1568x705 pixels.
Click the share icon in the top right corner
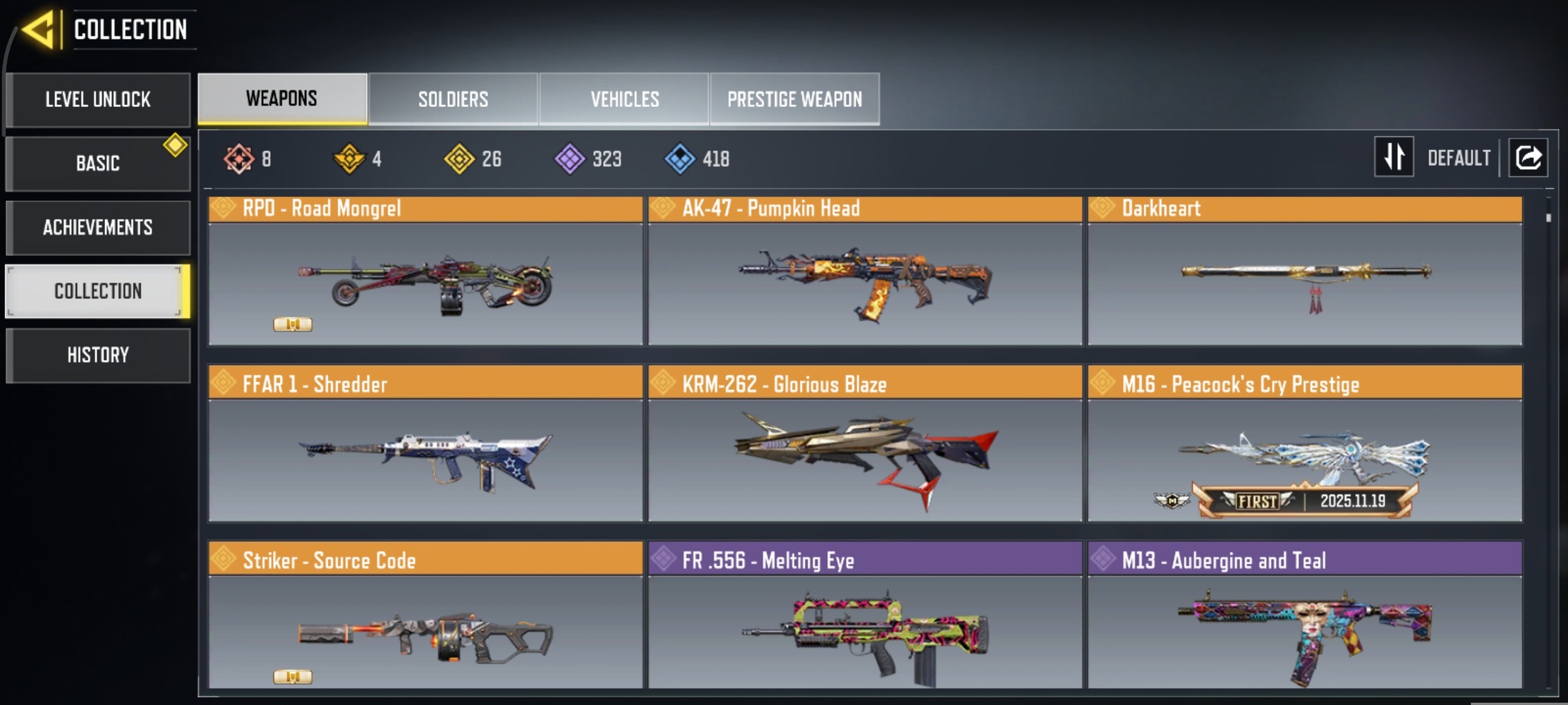click(1528, 157)
